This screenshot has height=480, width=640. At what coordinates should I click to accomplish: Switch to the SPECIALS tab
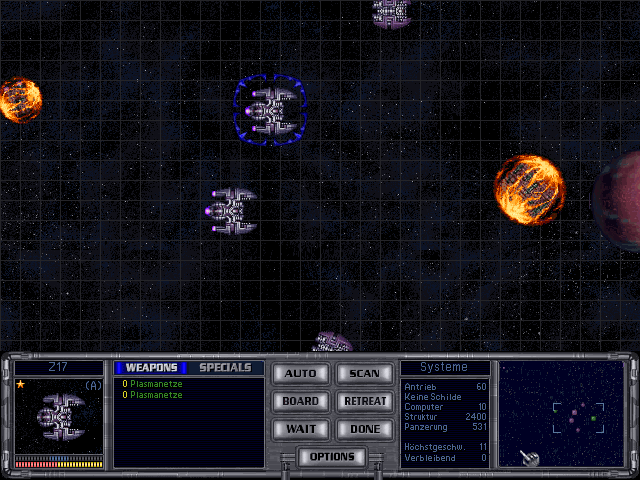225,368
